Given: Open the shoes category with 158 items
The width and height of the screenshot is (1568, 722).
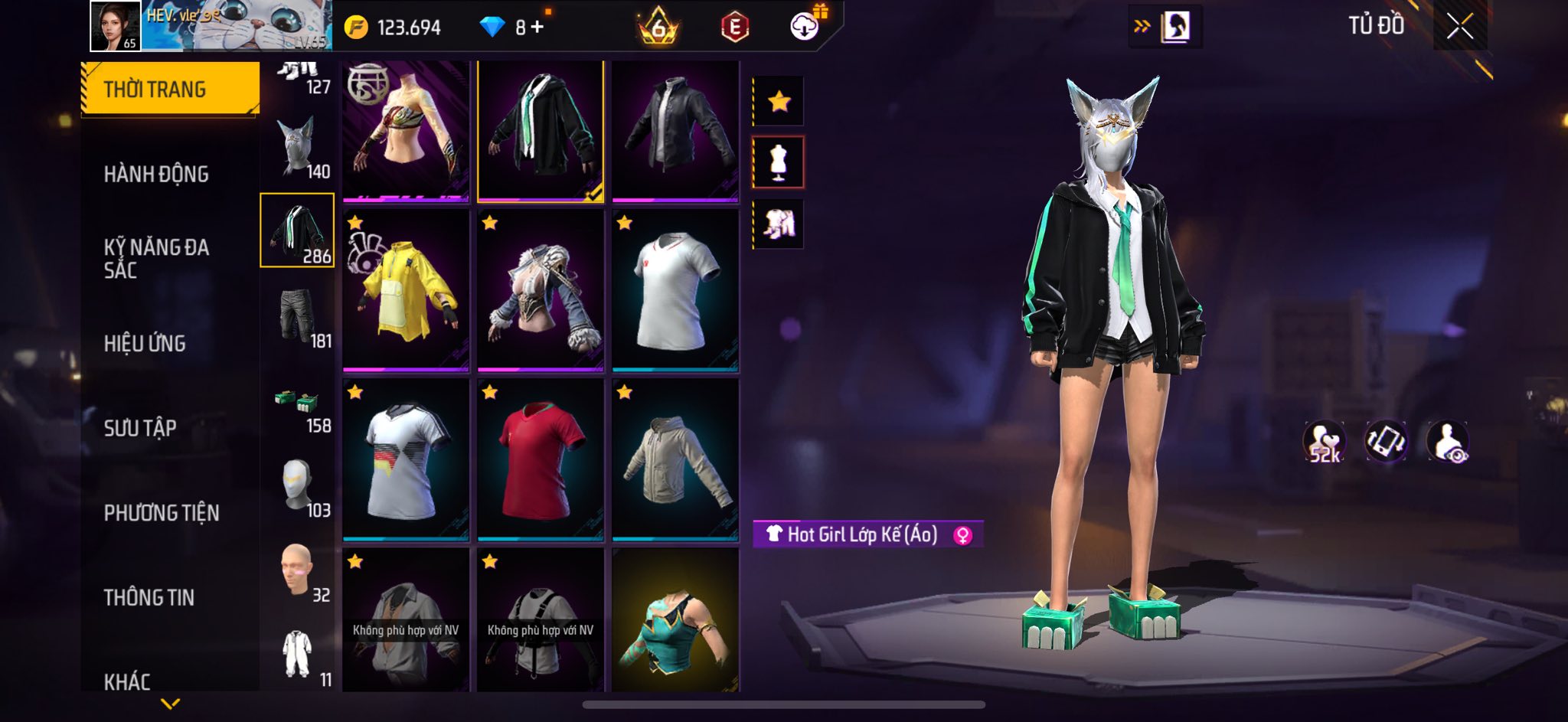Looking at the screenshot, I should 298,410.
